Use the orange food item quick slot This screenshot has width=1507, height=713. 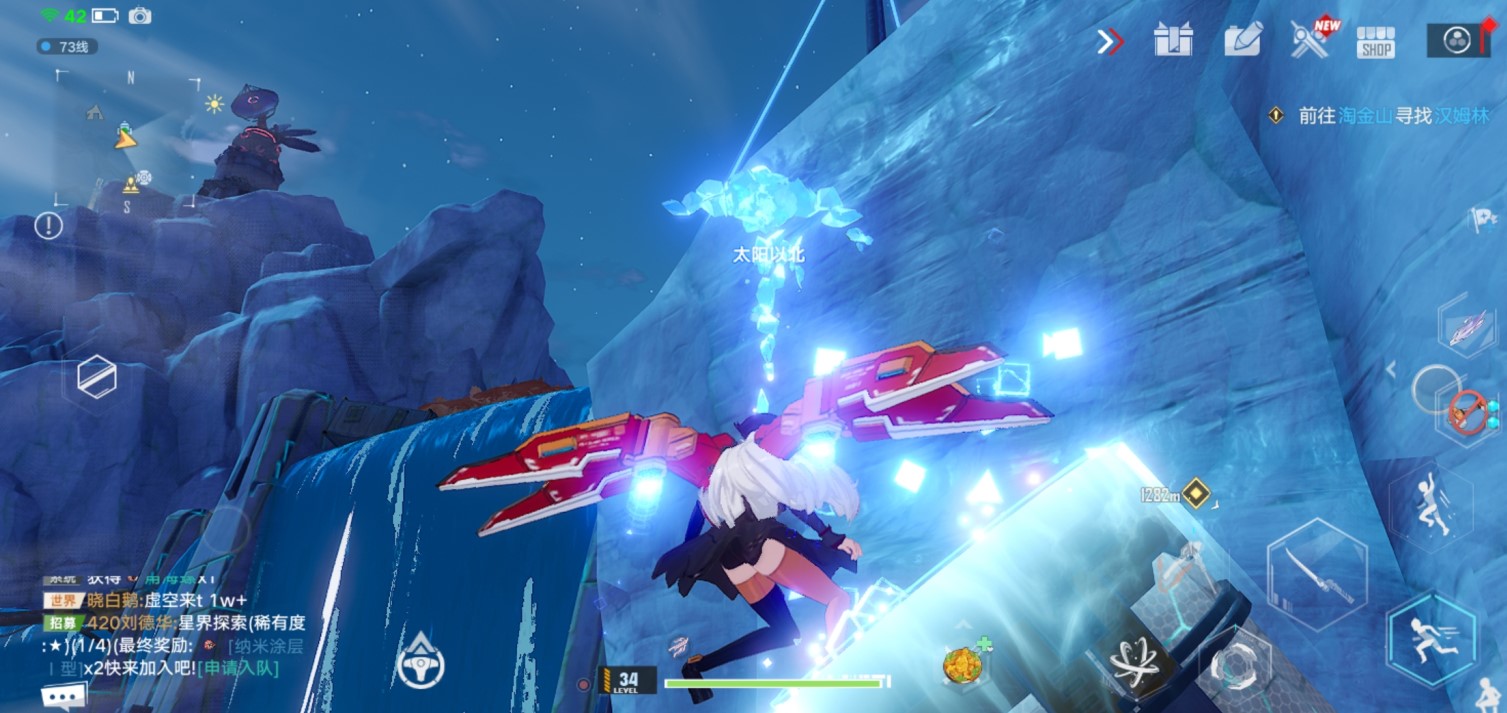(962, 664)
